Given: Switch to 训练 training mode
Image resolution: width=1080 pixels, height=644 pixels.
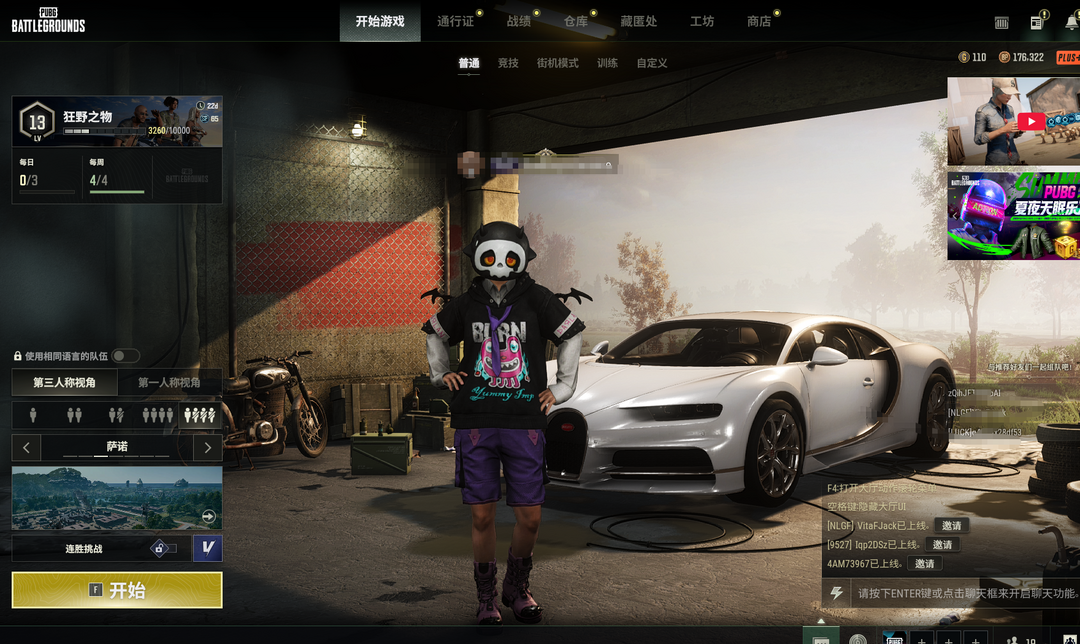Looking at the screenshot, I should (607, 63).
